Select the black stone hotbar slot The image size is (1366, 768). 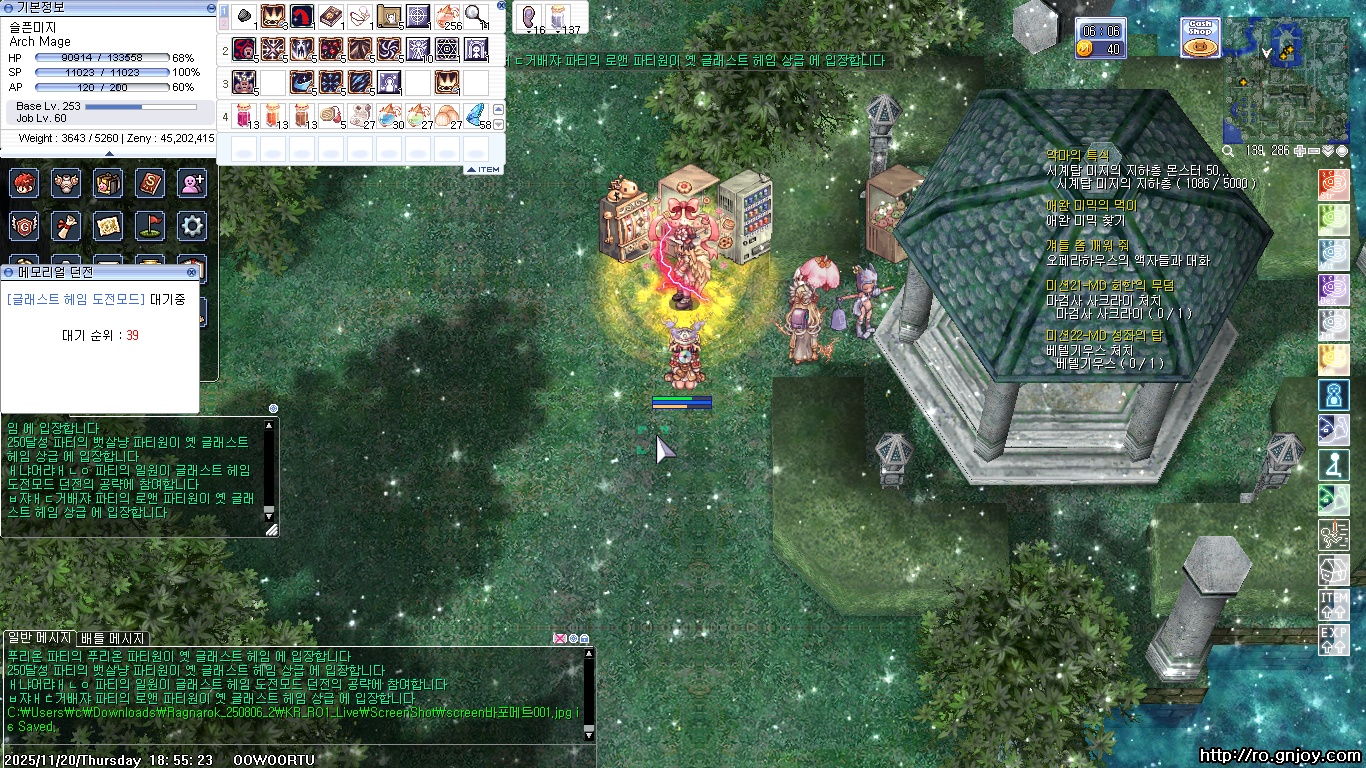(x=244, y=16)
